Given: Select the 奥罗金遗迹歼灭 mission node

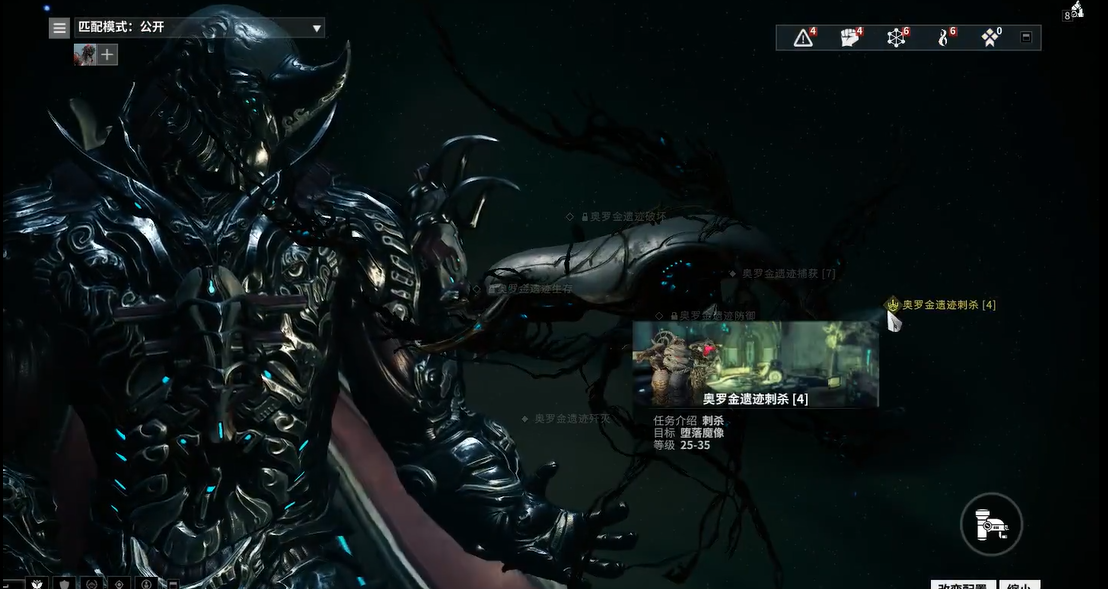Looking at the screenshot, I should pyautogui.click(x=569, y=419).
